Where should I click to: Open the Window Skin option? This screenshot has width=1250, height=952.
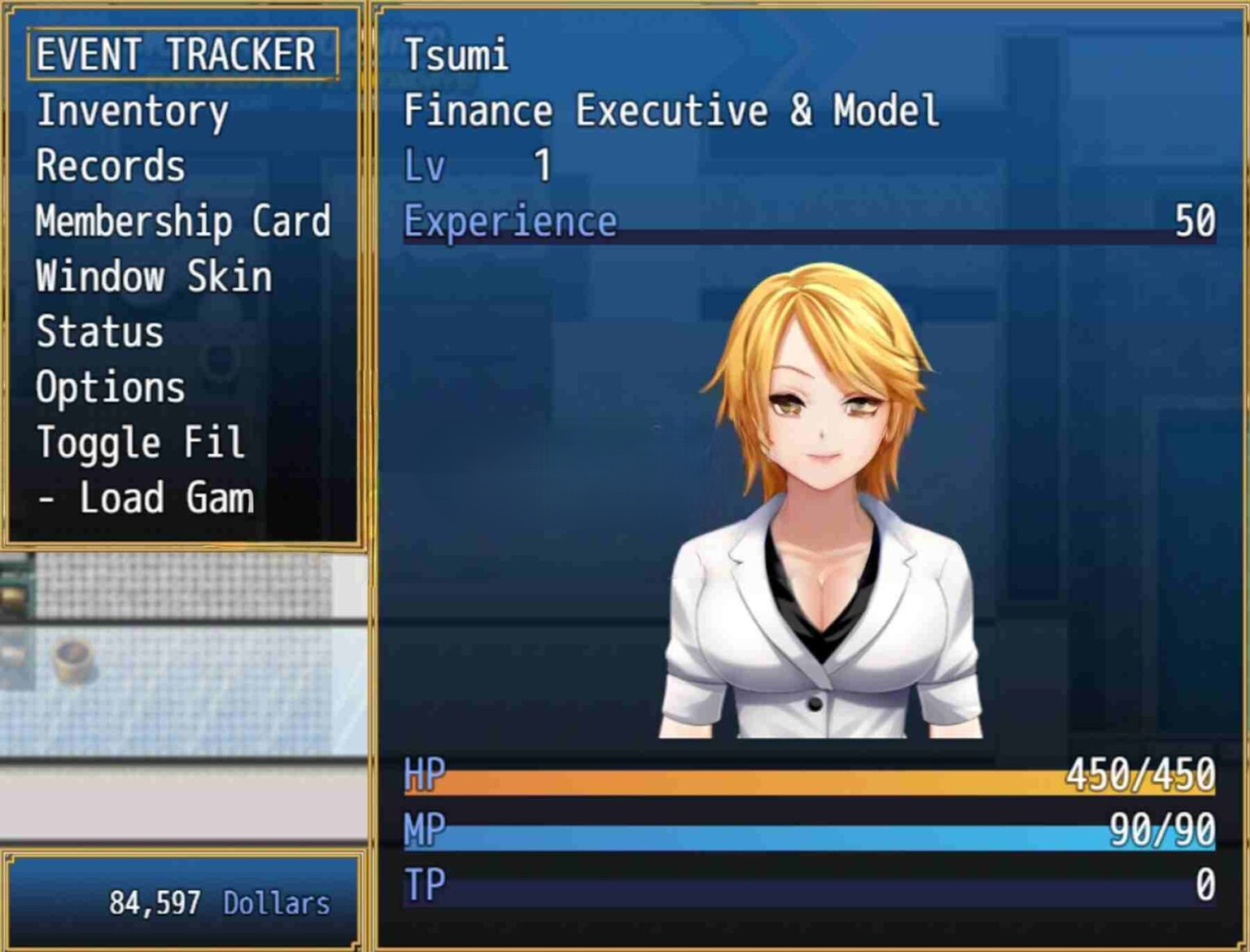pos(154,277)
